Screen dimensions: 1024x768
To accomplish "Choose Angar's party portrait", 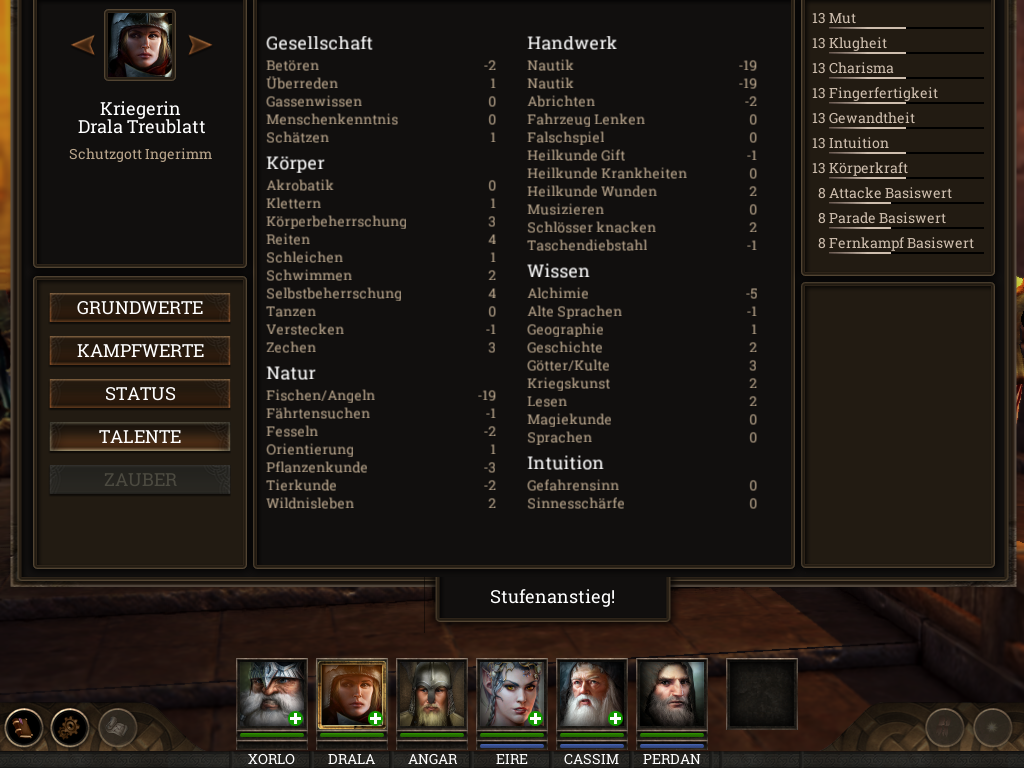I will [432, 694].
